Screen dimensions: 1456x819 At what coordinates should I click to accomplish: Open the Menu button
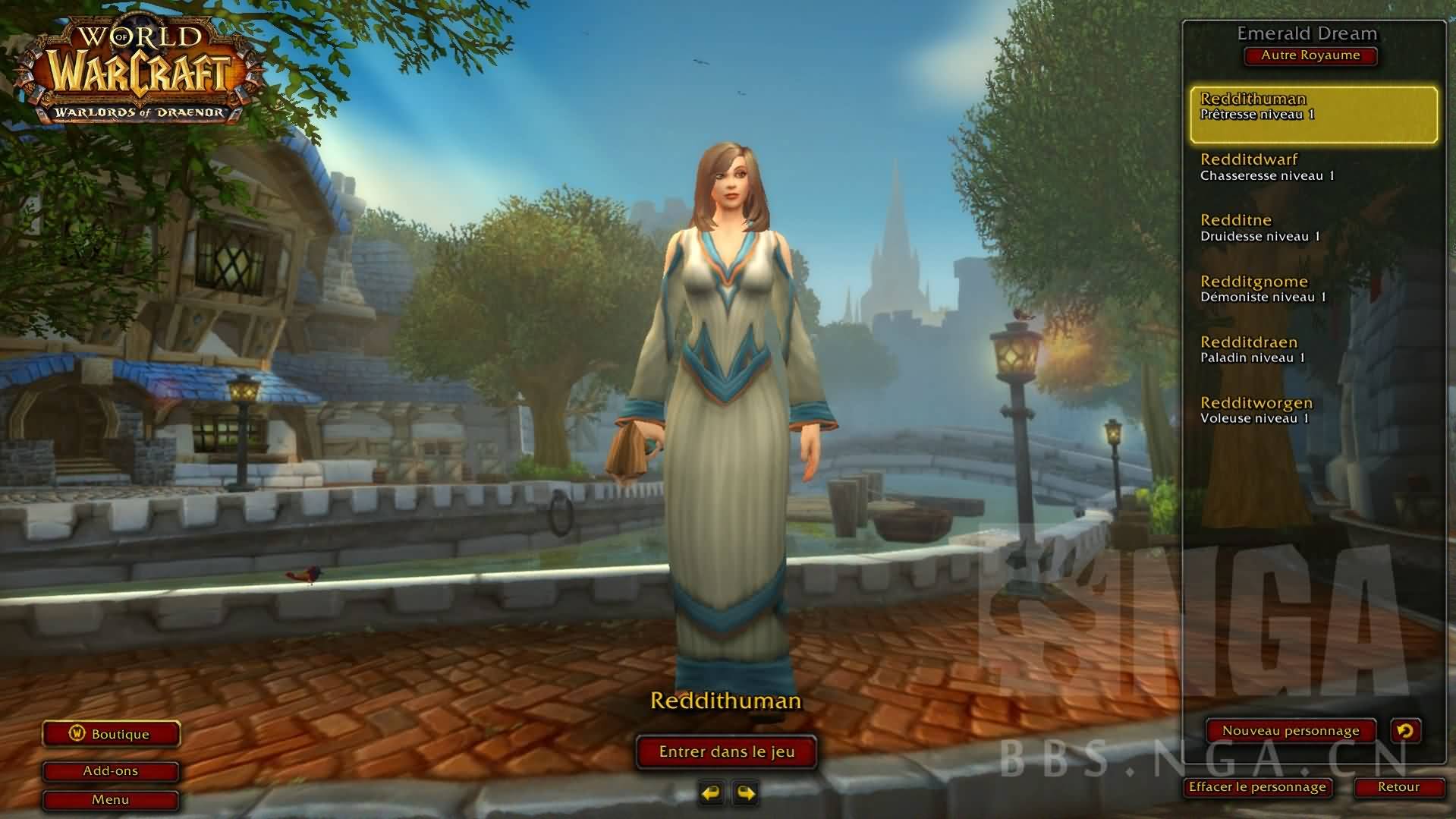(111, 799)
